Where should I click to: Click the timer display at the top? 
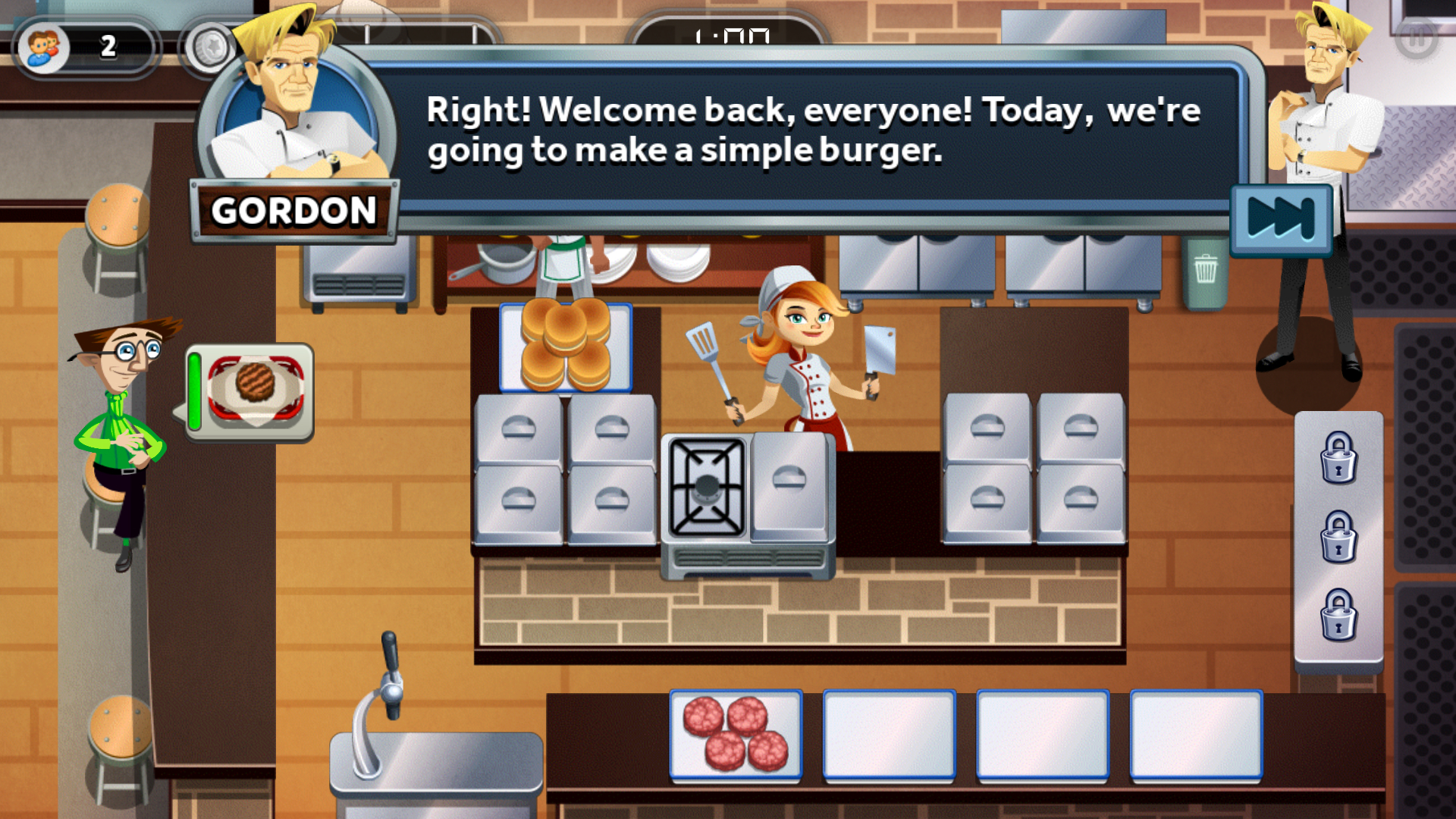(730, 34)
